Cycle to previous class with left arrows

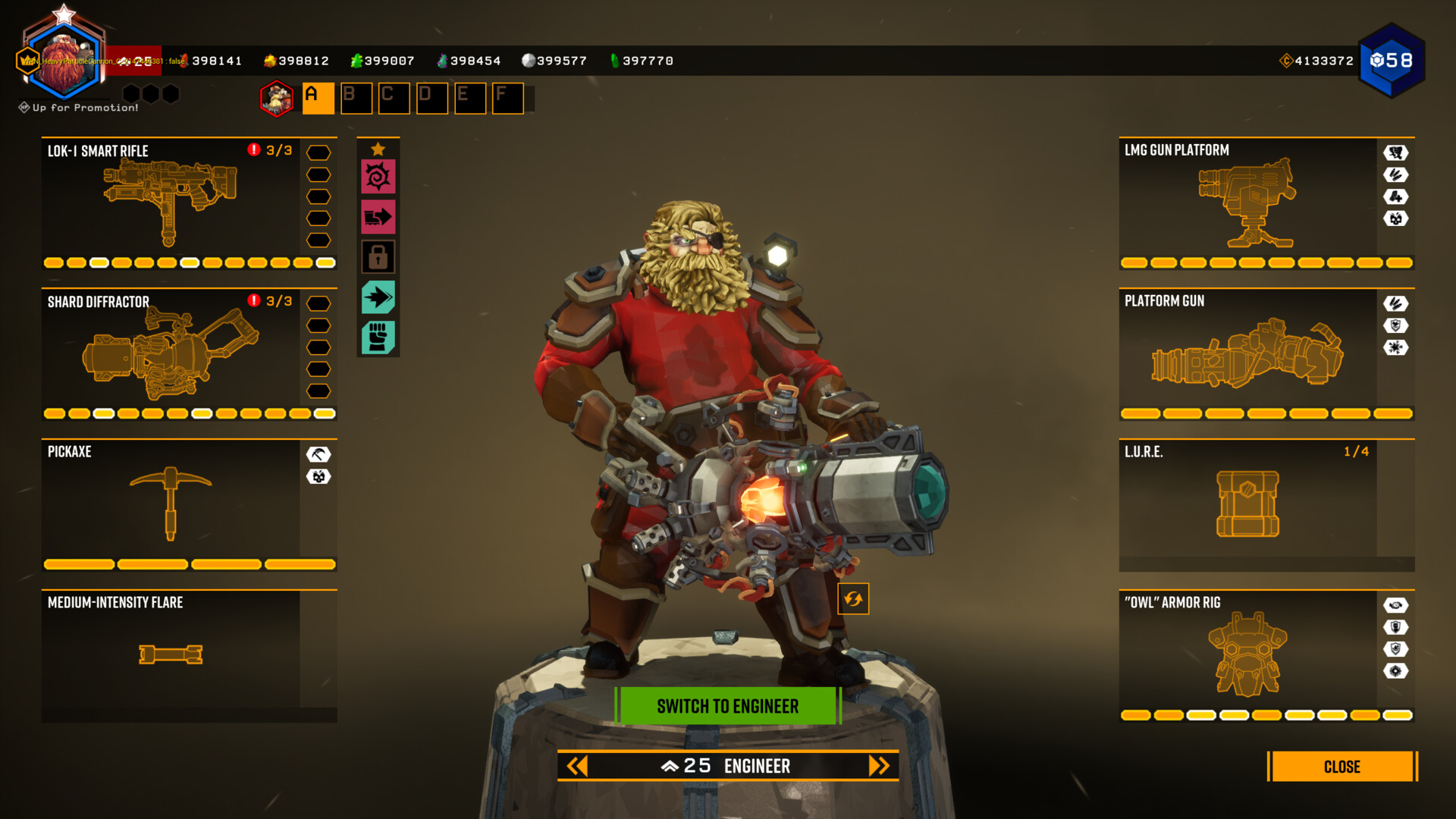(578, 766)
